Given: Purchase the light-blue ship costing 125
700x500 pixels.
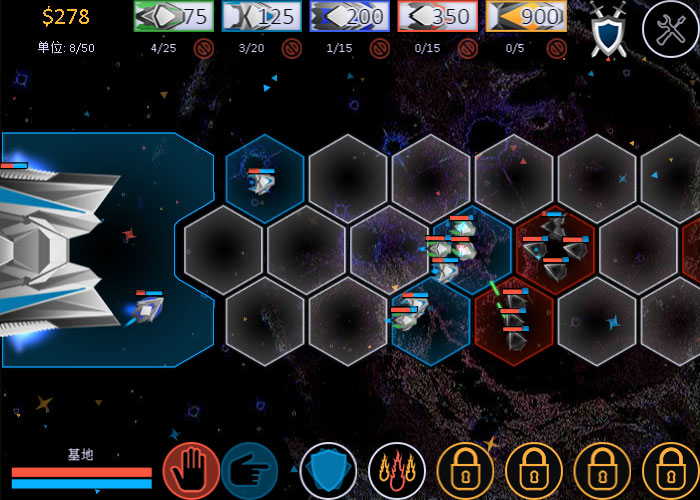Looking at the screenshot, I should (261, 16).
